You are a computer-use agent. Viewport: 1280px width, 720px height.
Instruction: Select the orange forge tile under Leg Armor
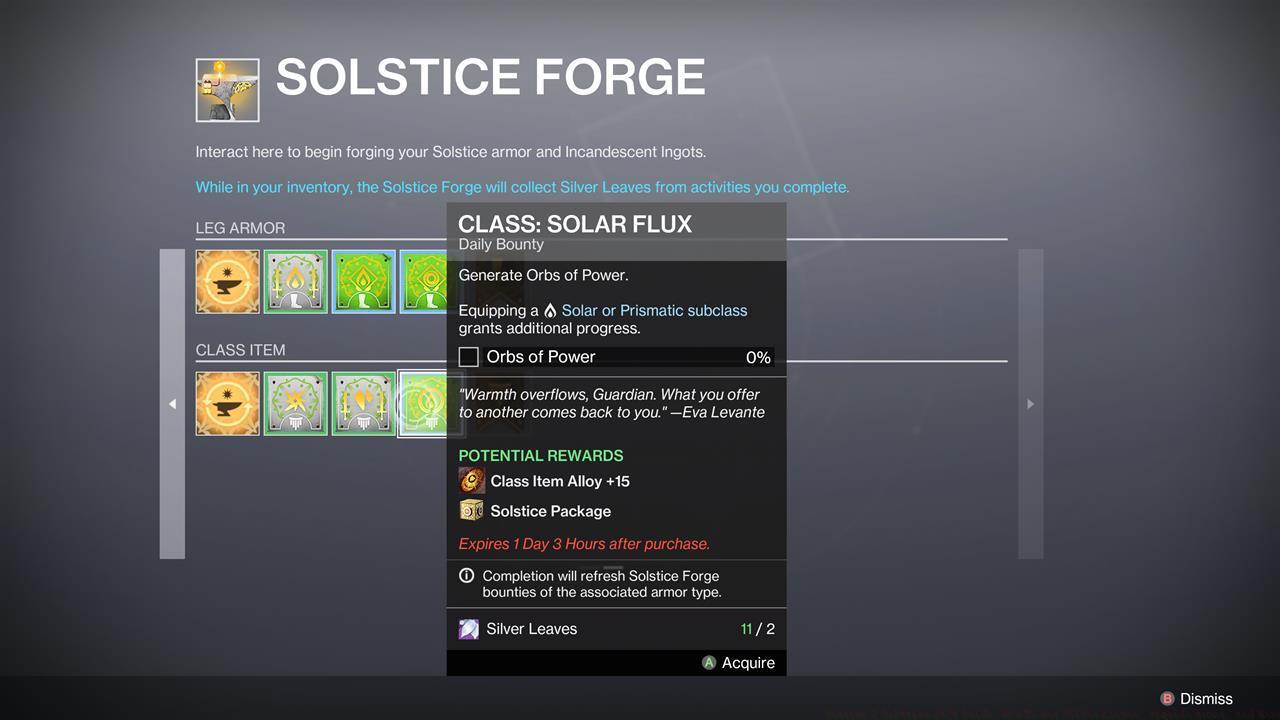coord(227,281)
